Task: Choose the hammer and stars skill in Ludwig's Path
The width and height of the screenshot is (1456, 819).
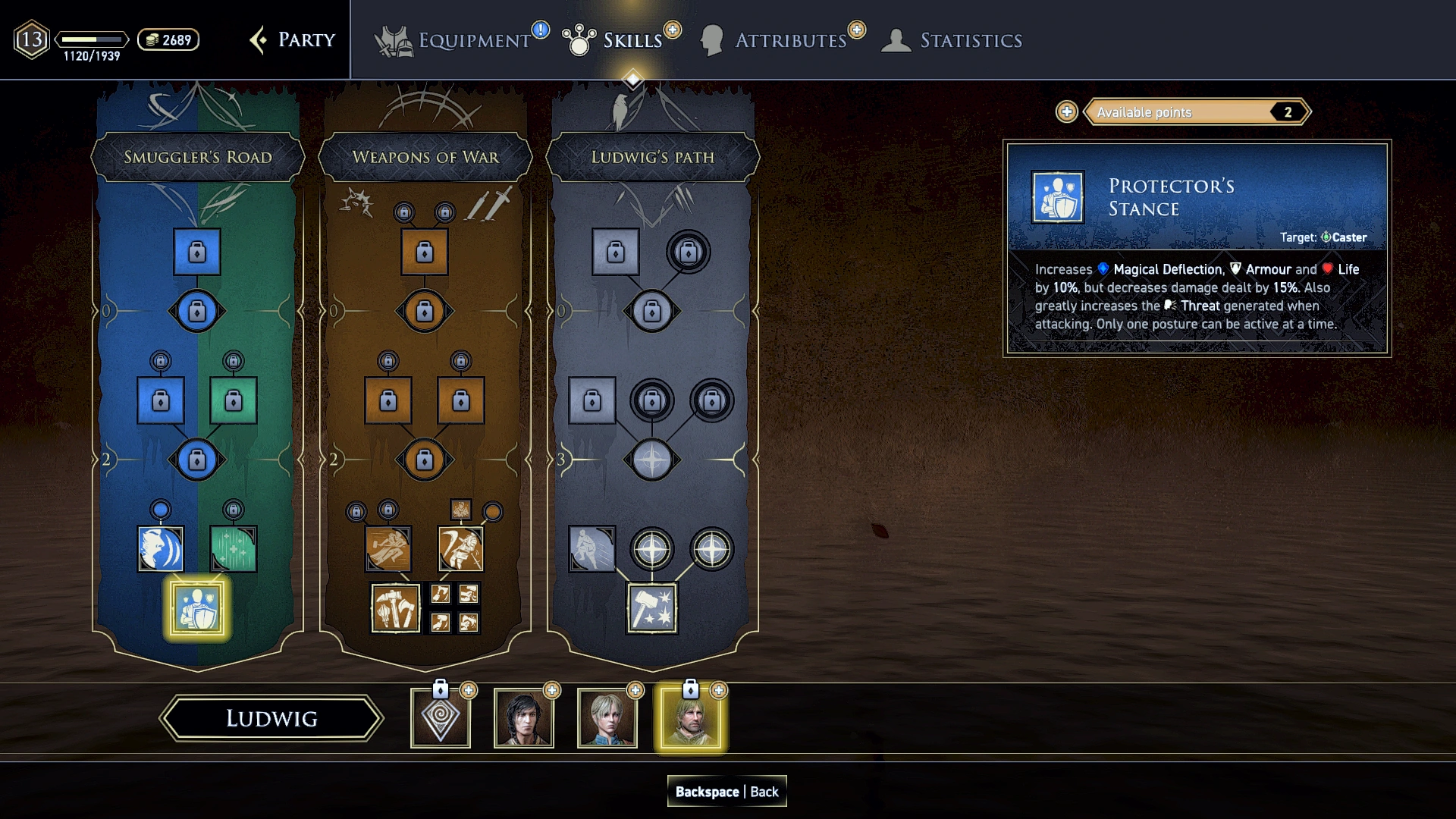Action: tap(652, 608)
